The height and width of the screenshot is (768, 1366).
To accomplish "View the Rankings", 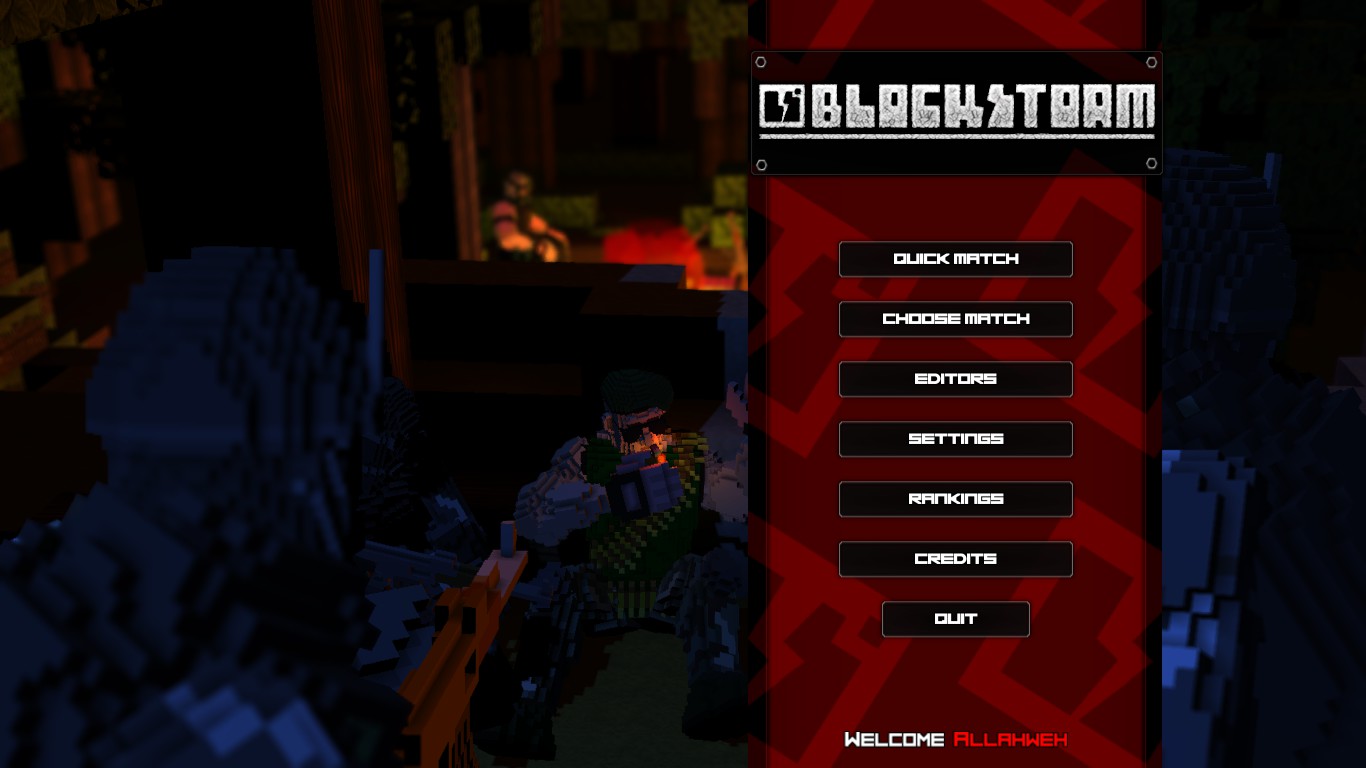I will click(955, 499).
